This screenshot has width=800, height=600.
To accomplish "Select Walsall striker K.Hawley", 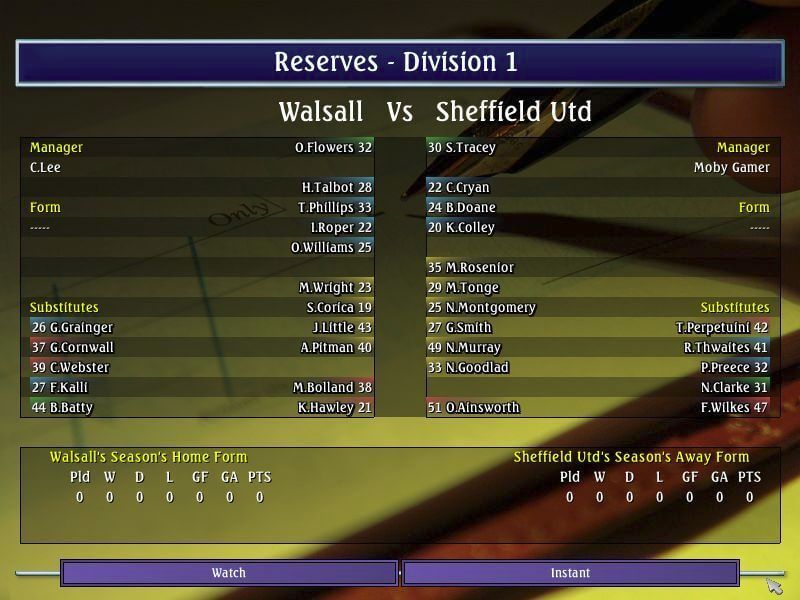I will pyautogui.click(x=334, y=408).
